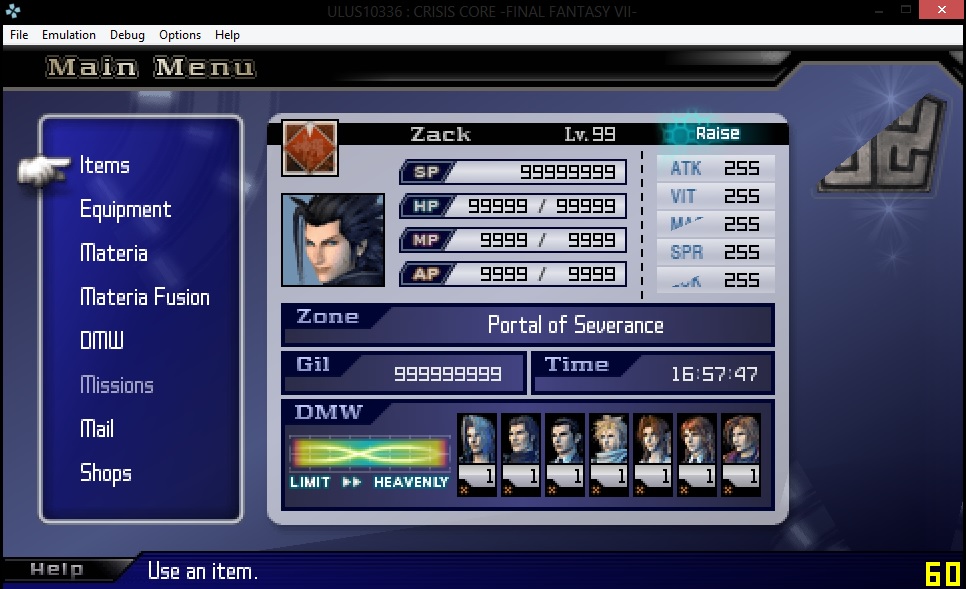
Task: Open the emulator File menu
Action: click(19, 35)
